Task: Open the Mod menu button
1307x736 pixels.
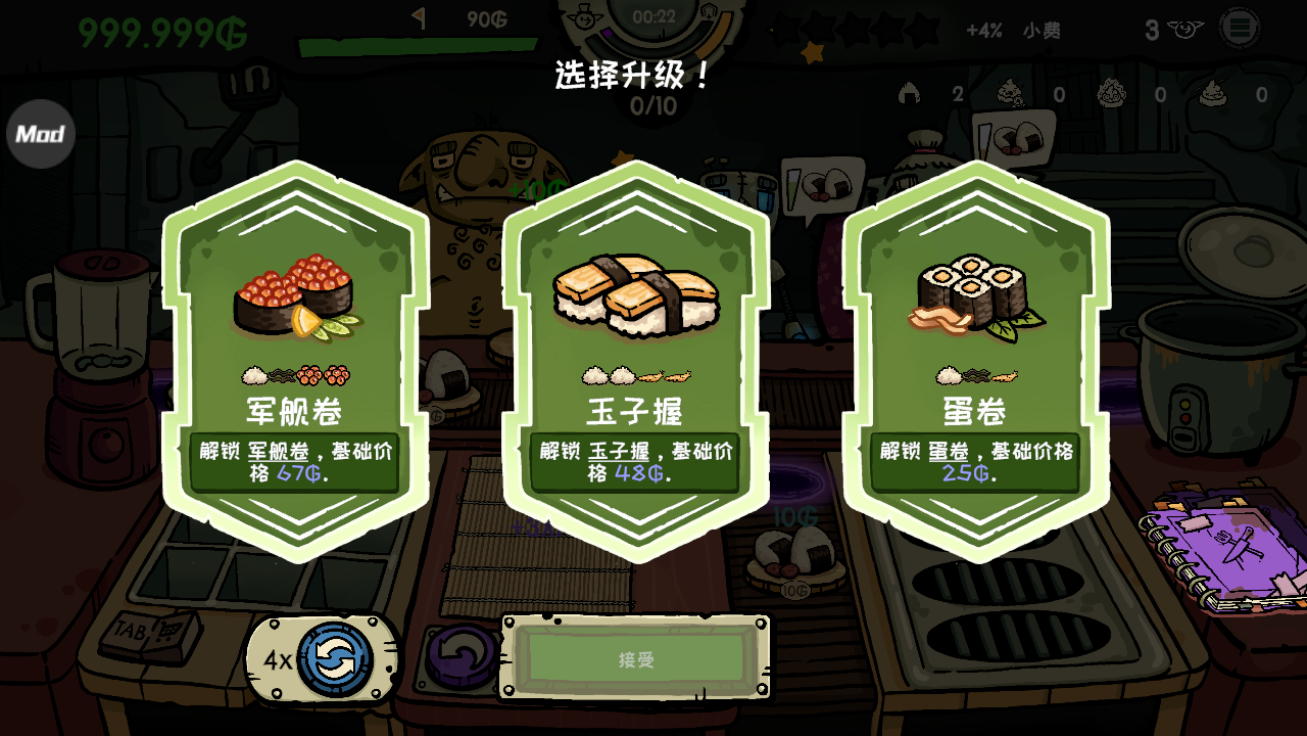Action: pyautogui.click(x=41, y=134)
